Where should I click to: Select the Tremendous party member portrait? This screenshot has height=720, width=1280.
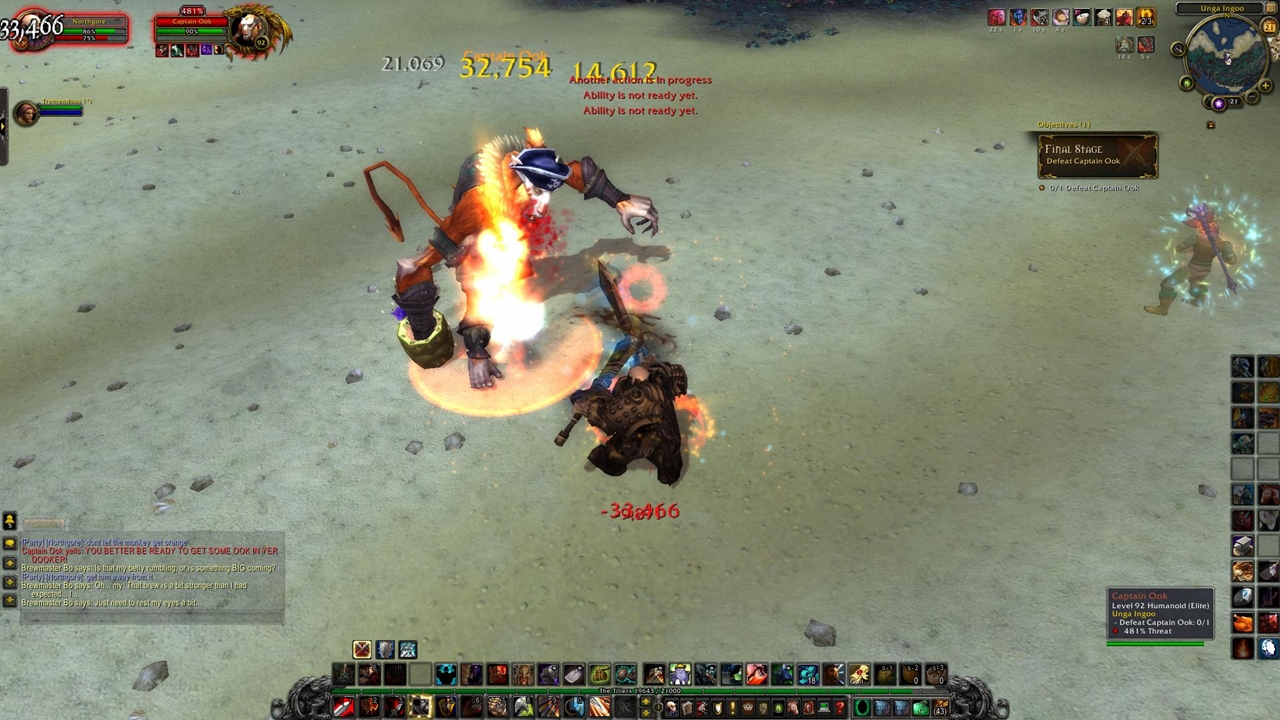coord(26,113)
